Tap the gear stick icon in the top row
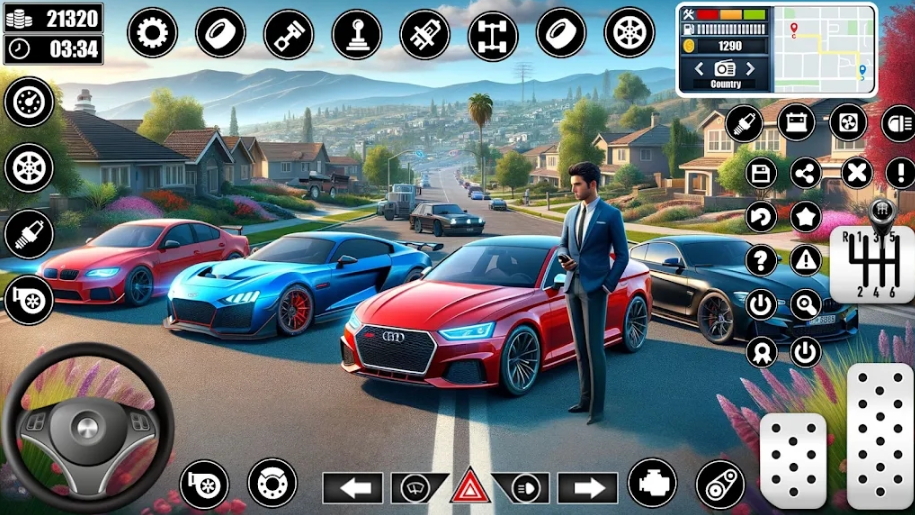The width and height of the screenshot is (915, 515). (356, 33)
